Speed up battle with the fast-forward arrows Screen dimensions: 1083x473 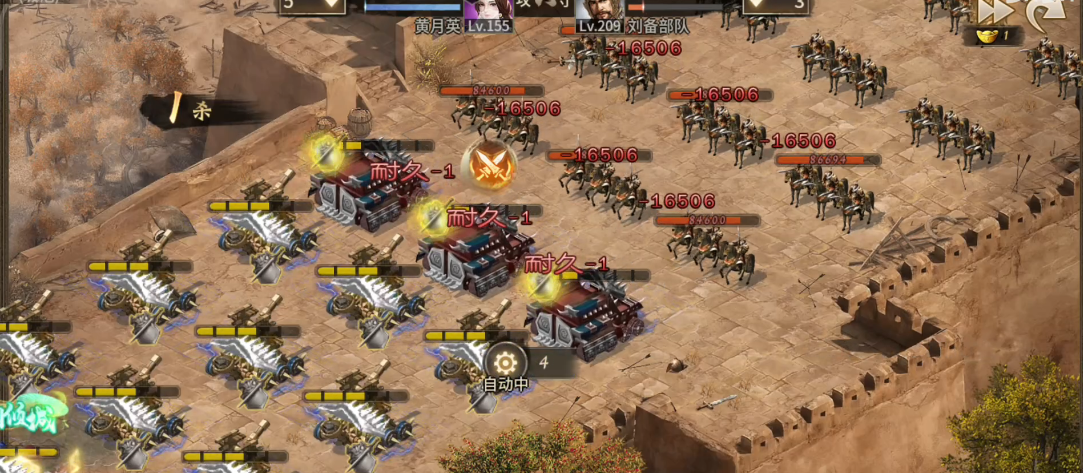point(994,11)
